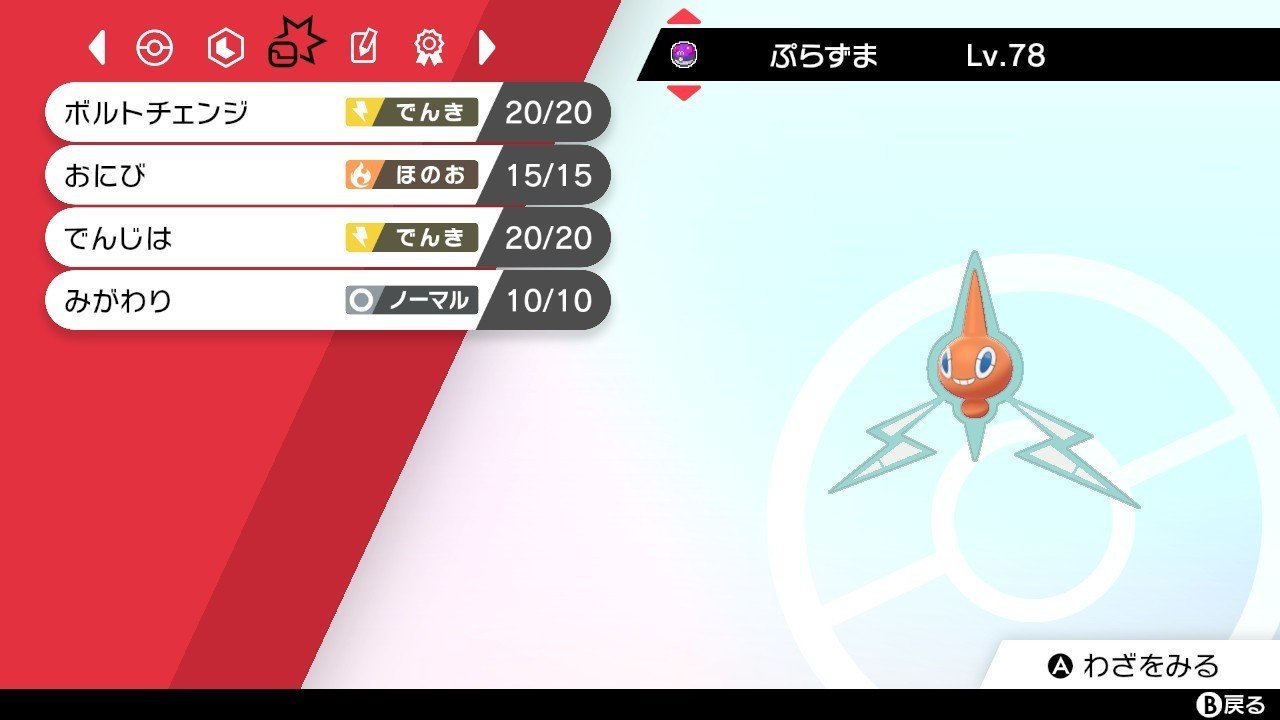Open the memo notepad page icon
Viewport: 1280px width, 720px height.
(362, 46)
